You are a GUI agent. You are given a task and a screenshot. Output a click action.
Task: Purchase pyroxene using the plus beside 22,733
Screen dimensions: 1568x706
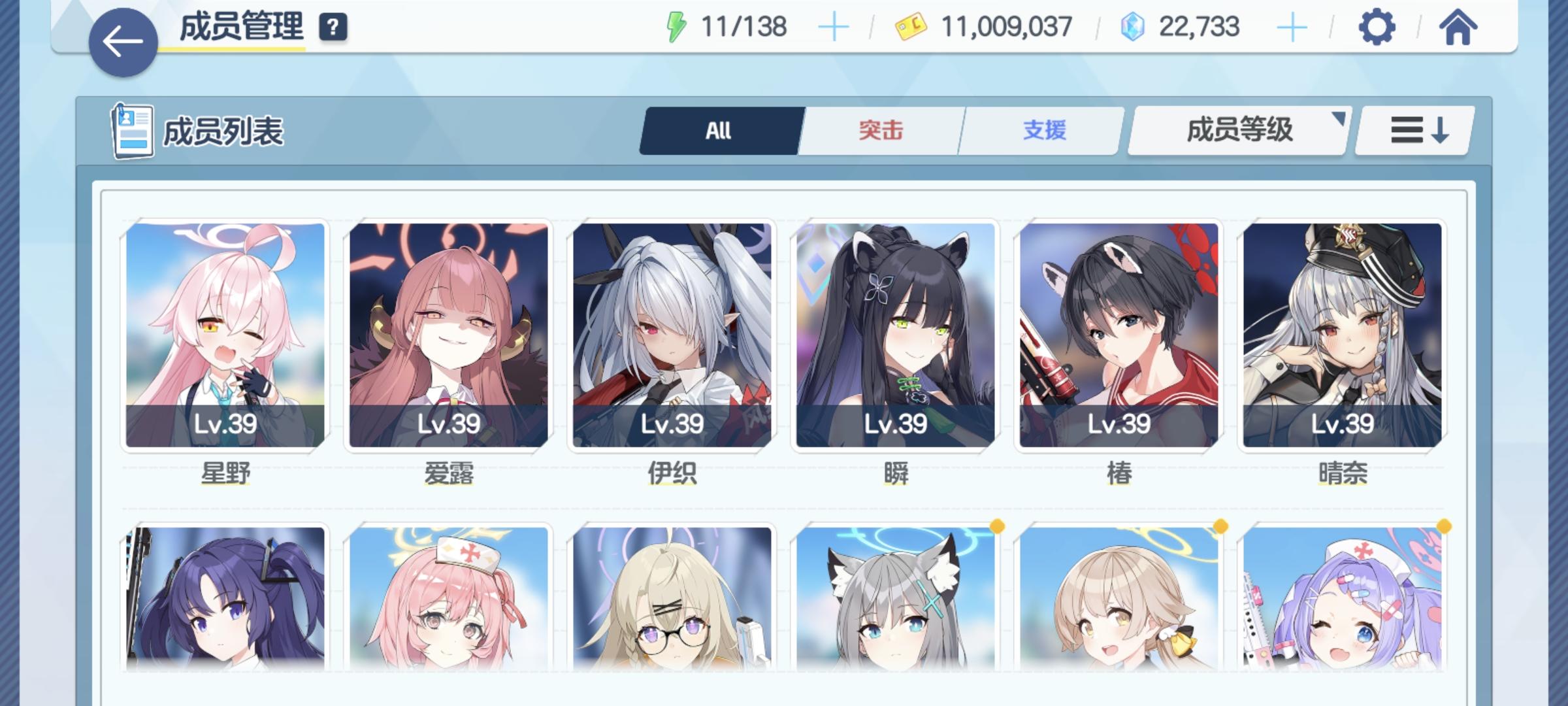[x=1292, y=27]
